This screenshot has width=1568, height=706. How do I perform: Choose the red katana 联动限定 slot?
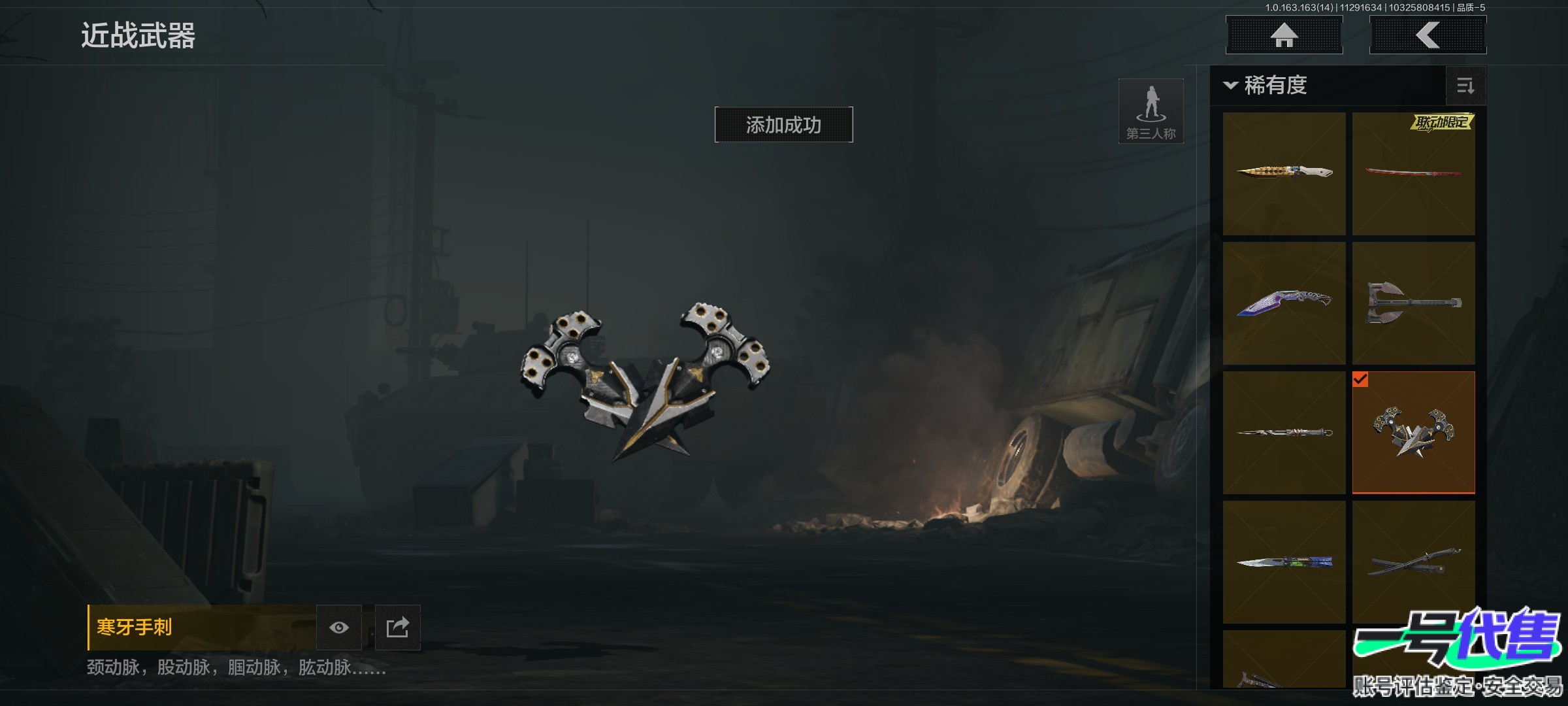point(1413,173)
